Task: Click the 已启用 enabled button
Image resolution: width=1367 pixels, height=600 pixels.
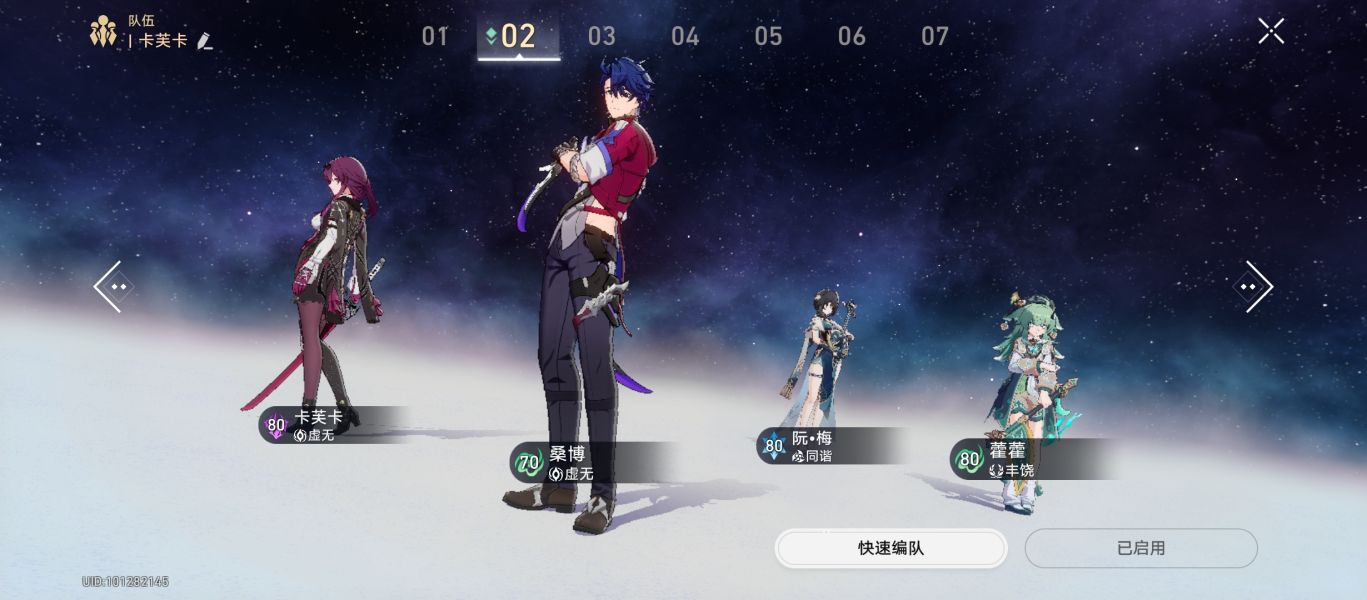Action: [1140, 548]
